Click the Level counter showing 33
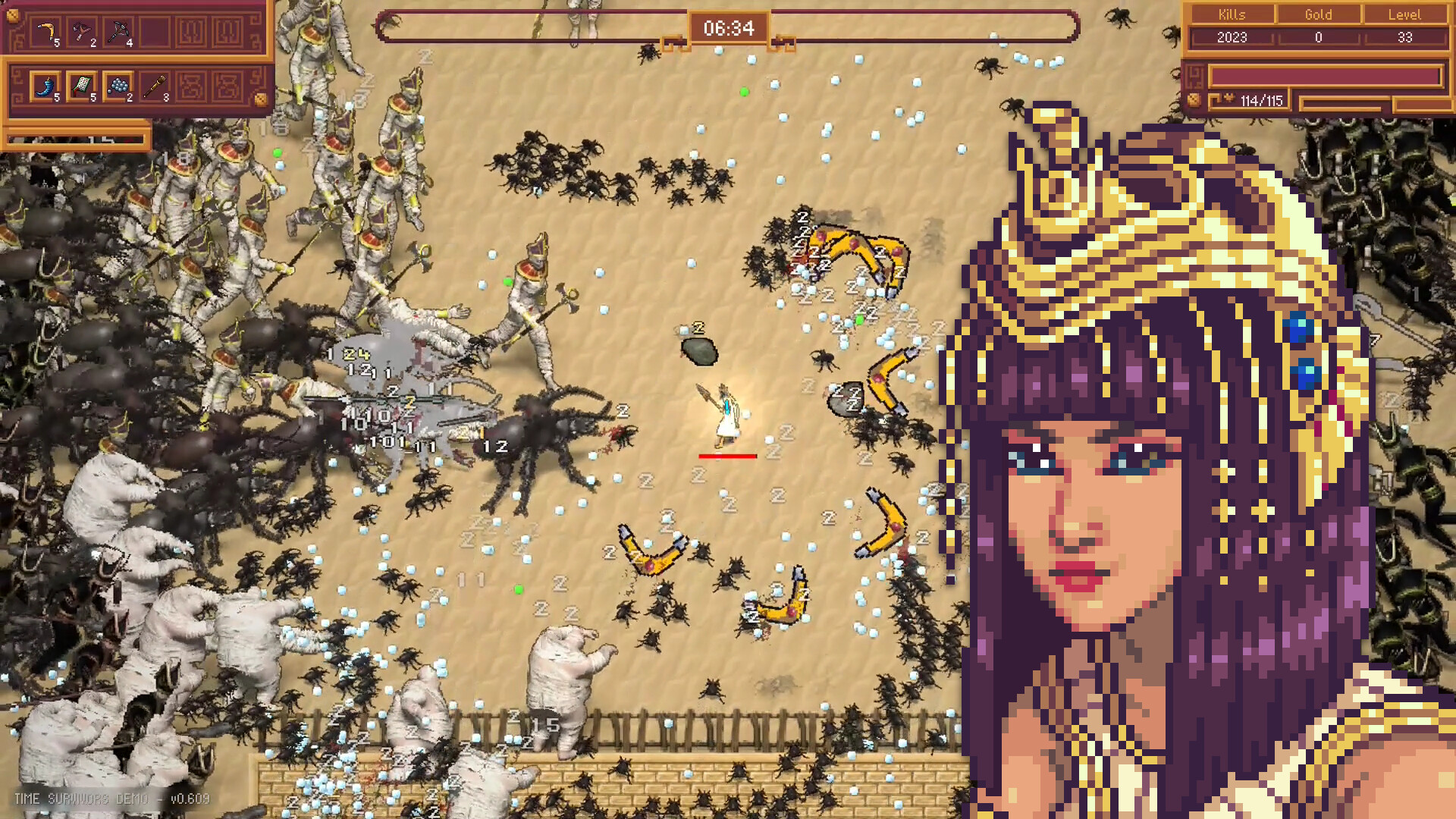The width and height of the screenshot is (1456, 819). 1405,37
